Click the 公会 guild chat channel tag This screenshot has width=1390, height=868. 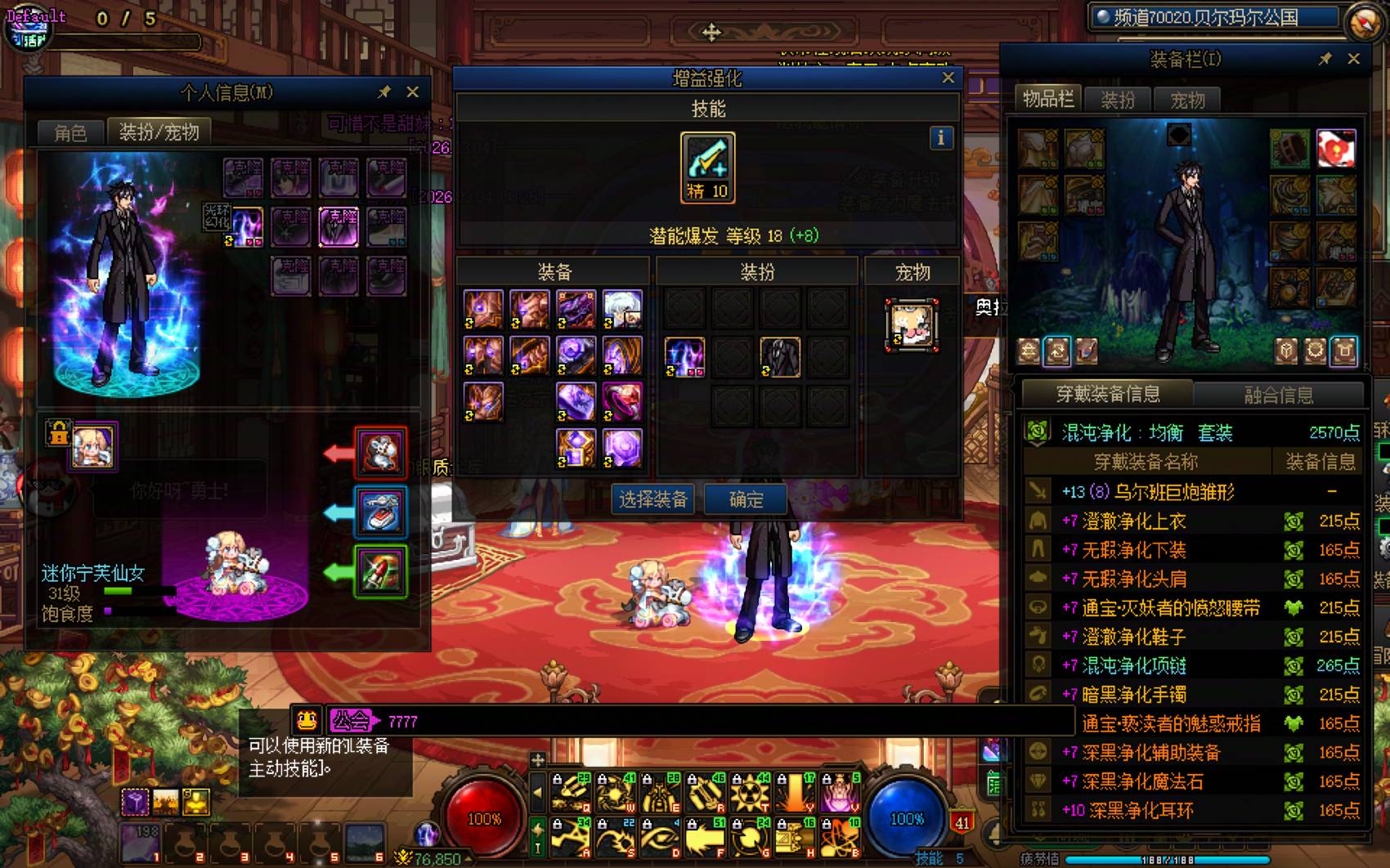[x=352, y=721]
